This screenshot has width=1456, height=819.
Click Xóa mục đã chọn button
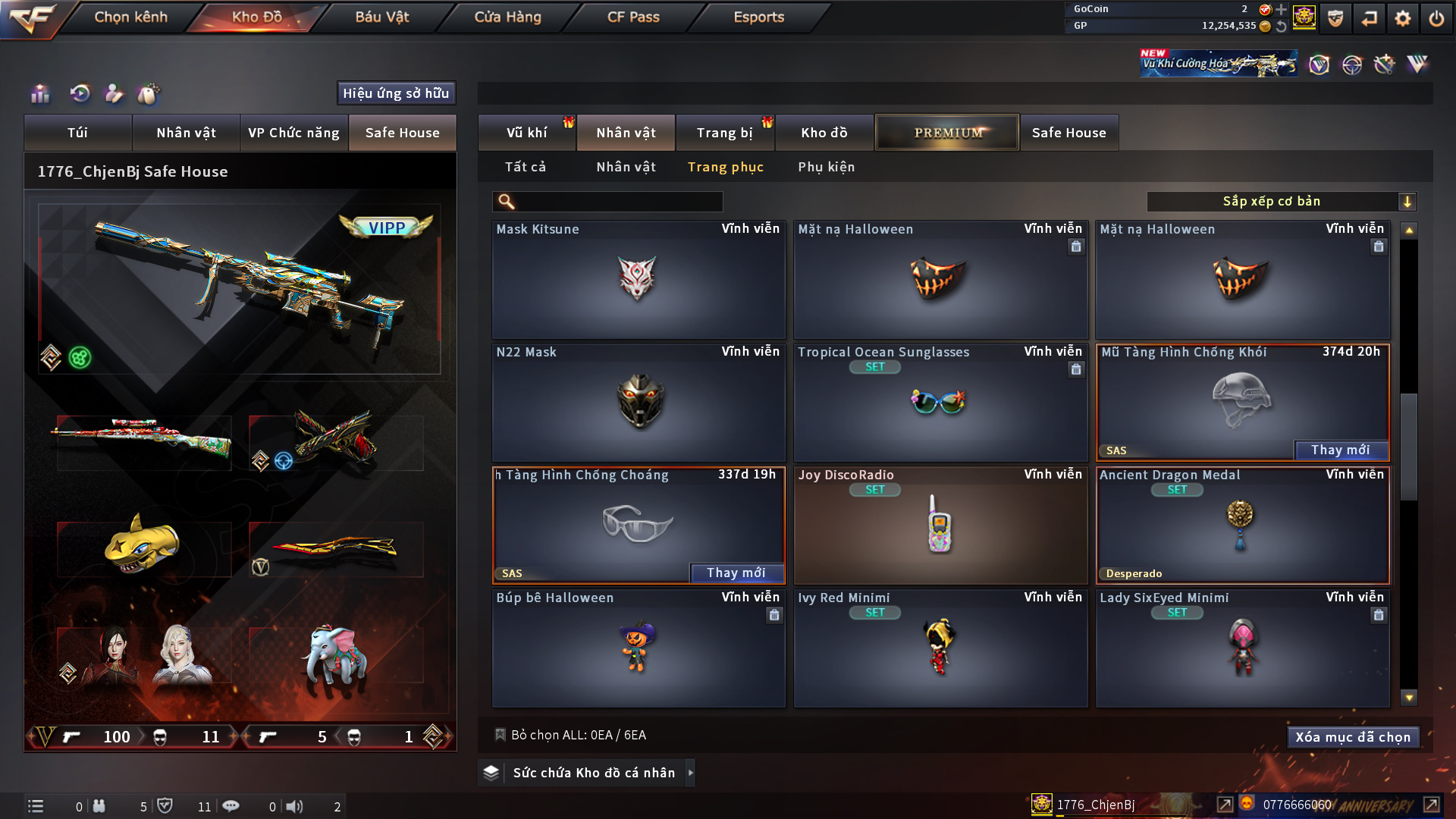point(1352,737)
